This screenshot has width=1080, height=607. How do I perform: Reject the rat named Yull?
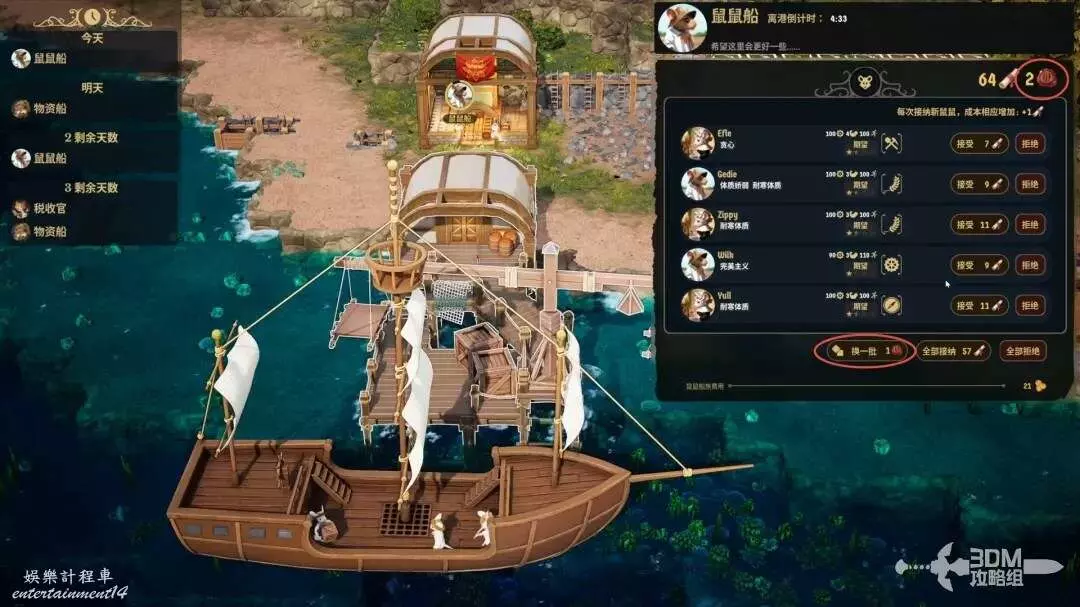tap(1030, 305)
